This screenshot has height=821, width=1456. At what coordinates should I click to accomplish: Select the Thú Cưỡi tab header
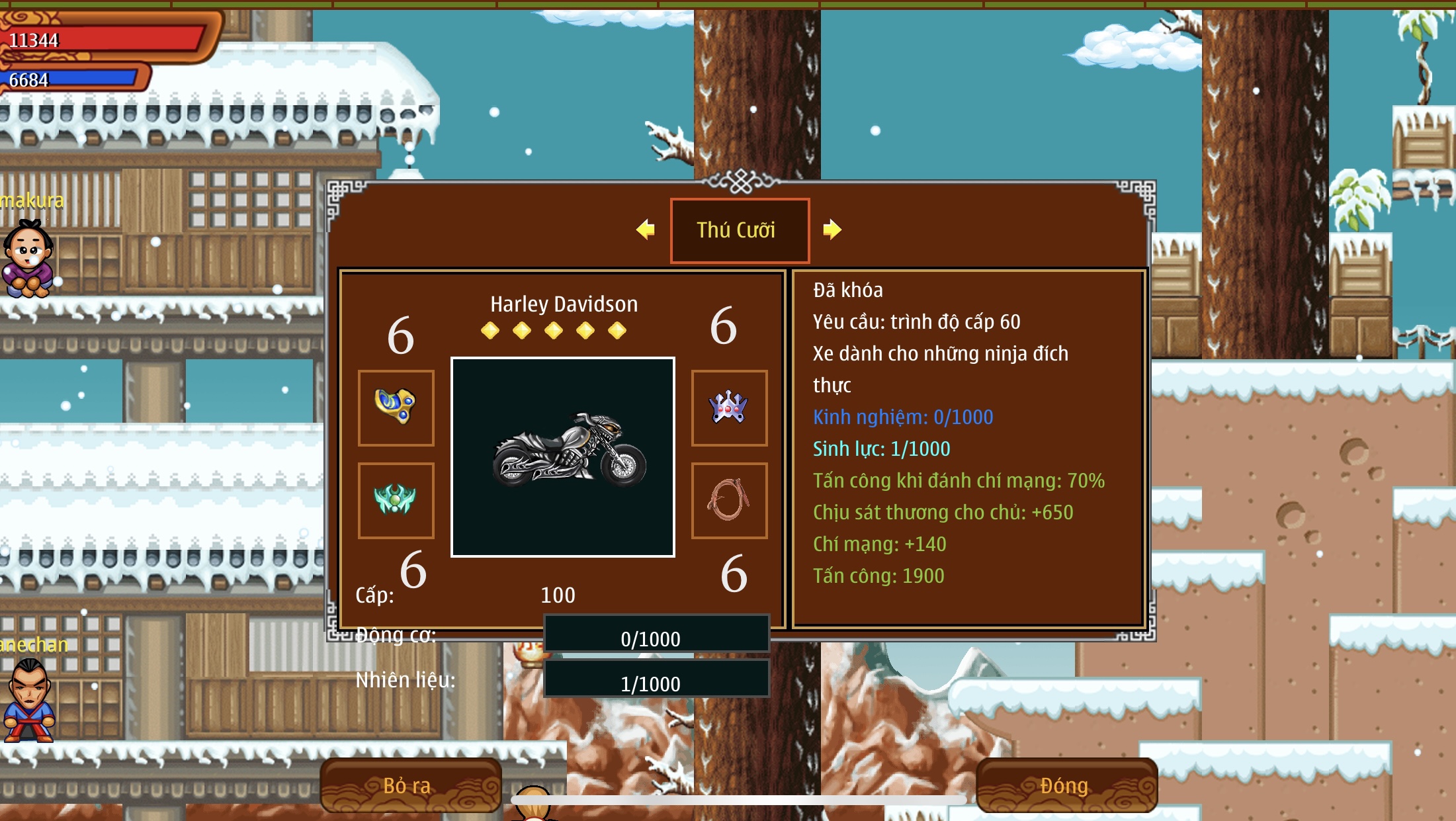coord(740,230)
